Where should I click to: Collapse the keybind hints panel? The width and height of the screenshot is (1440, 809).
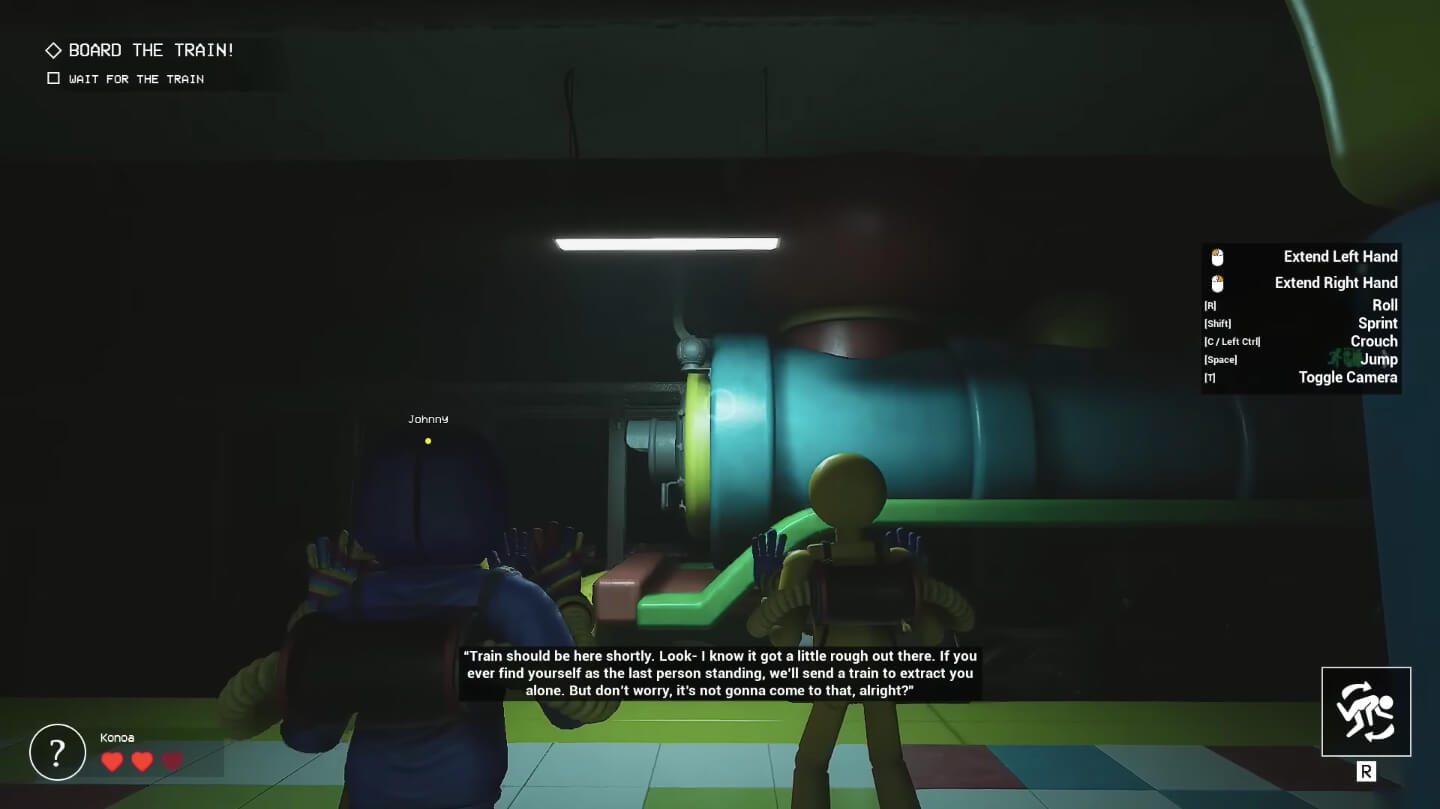[1300, 318]
